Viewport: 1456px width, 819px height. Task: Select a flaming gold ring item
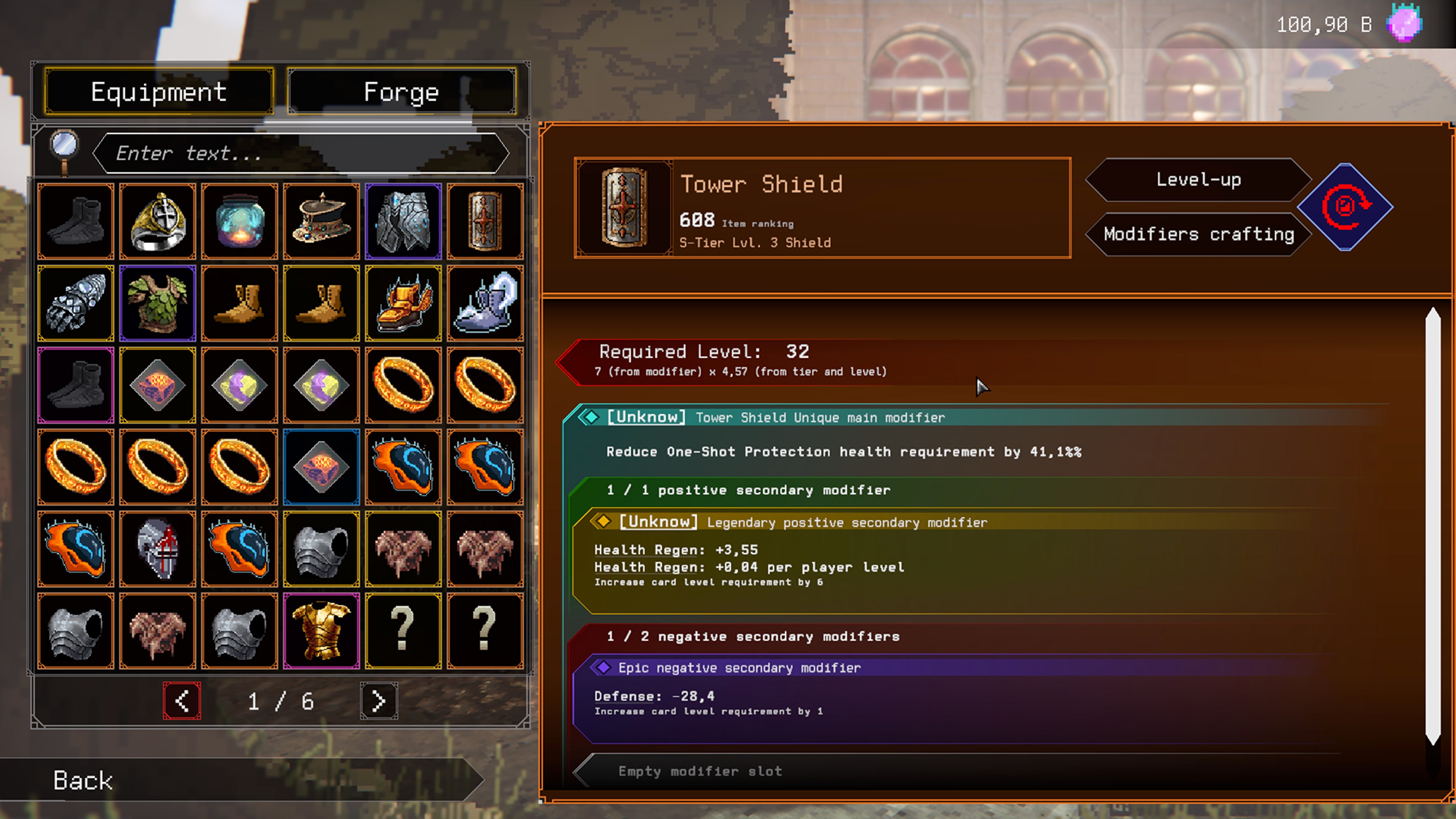(x=403, y=385)
